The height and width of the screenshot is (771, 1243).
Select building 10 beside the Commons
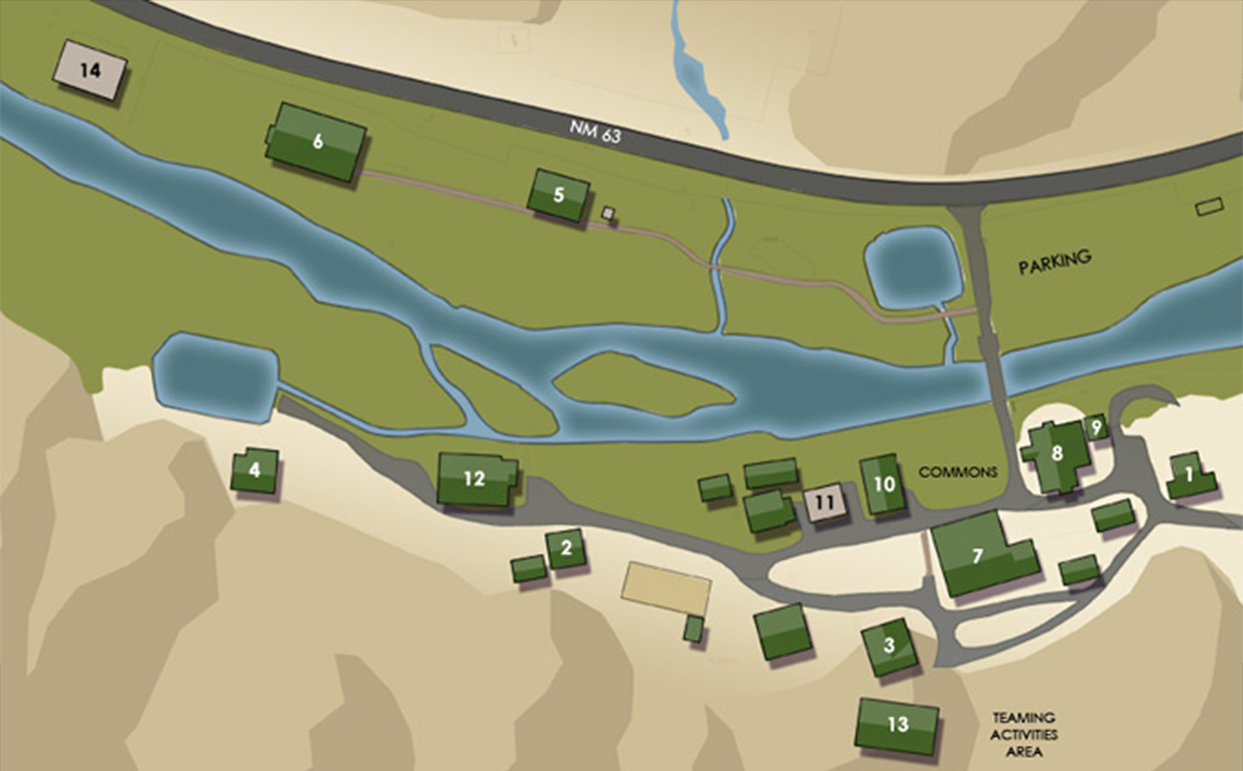tap(883, 485)
